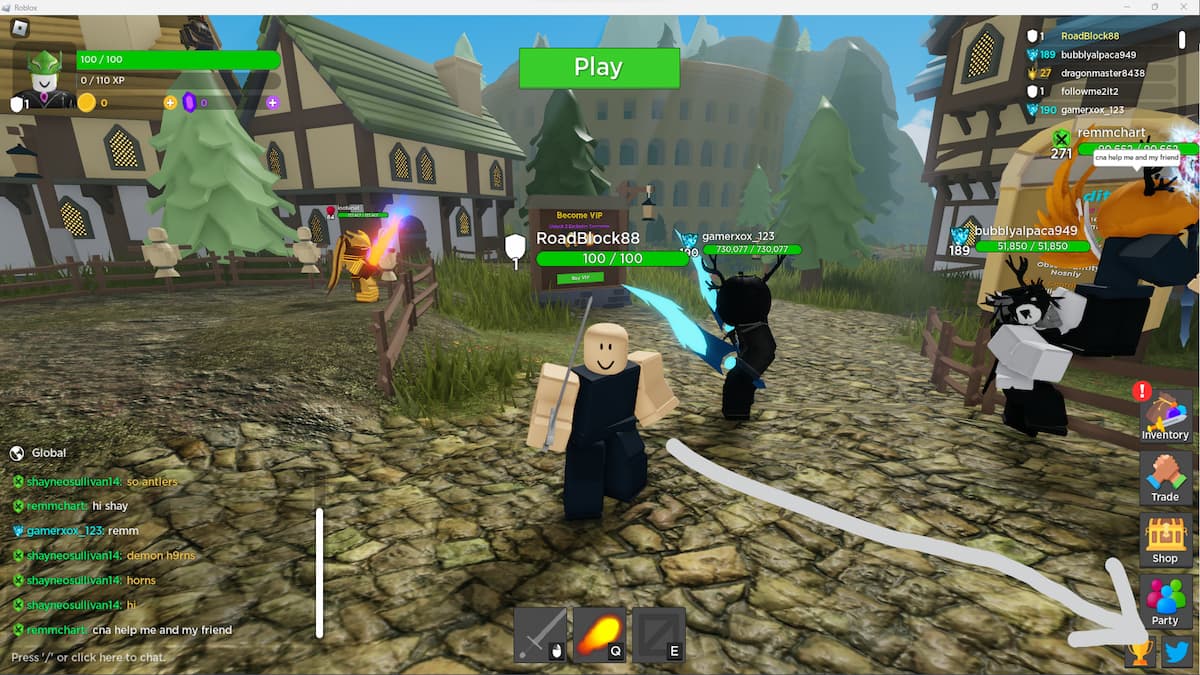Open the Party menu

coord(1165,602)
